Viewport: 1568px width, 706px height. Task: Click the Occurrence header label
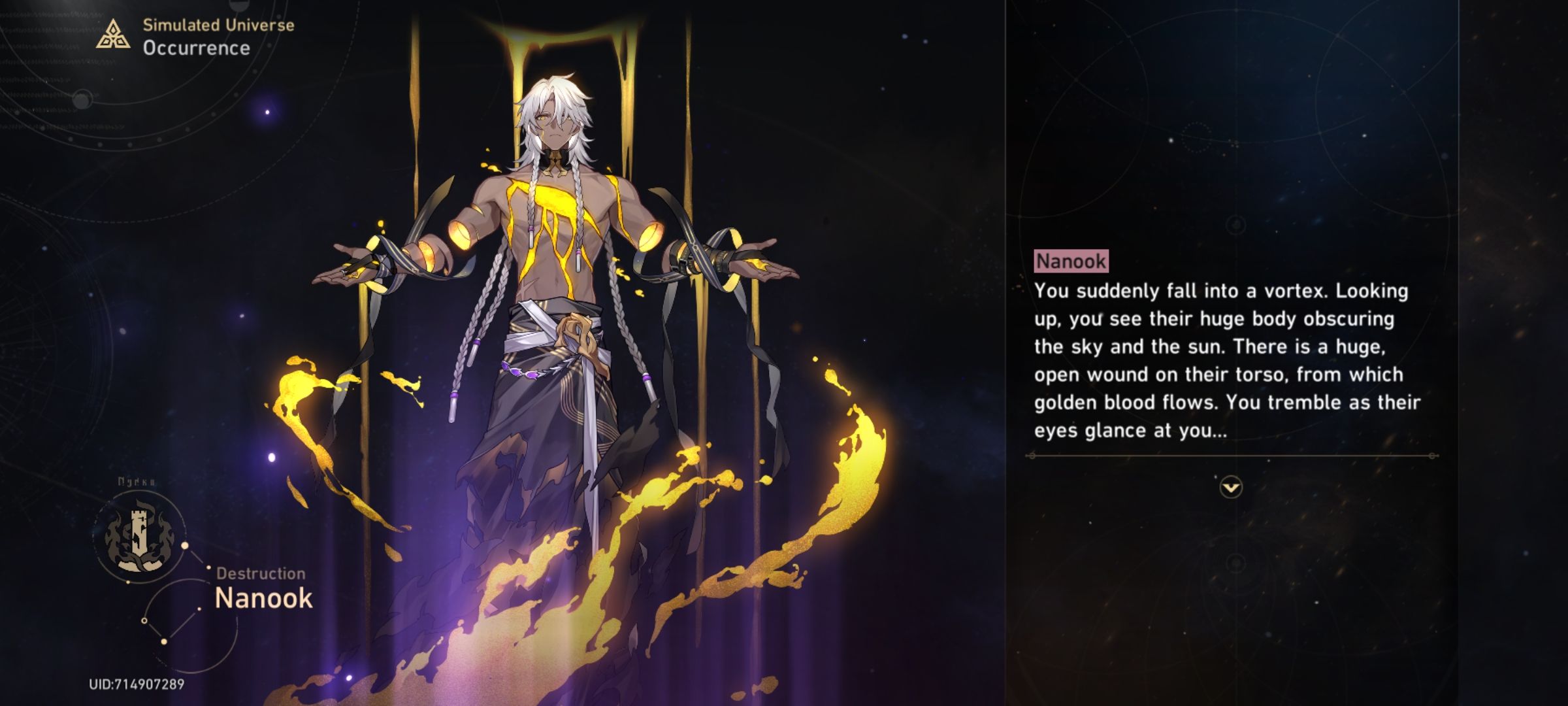point(196,47)
